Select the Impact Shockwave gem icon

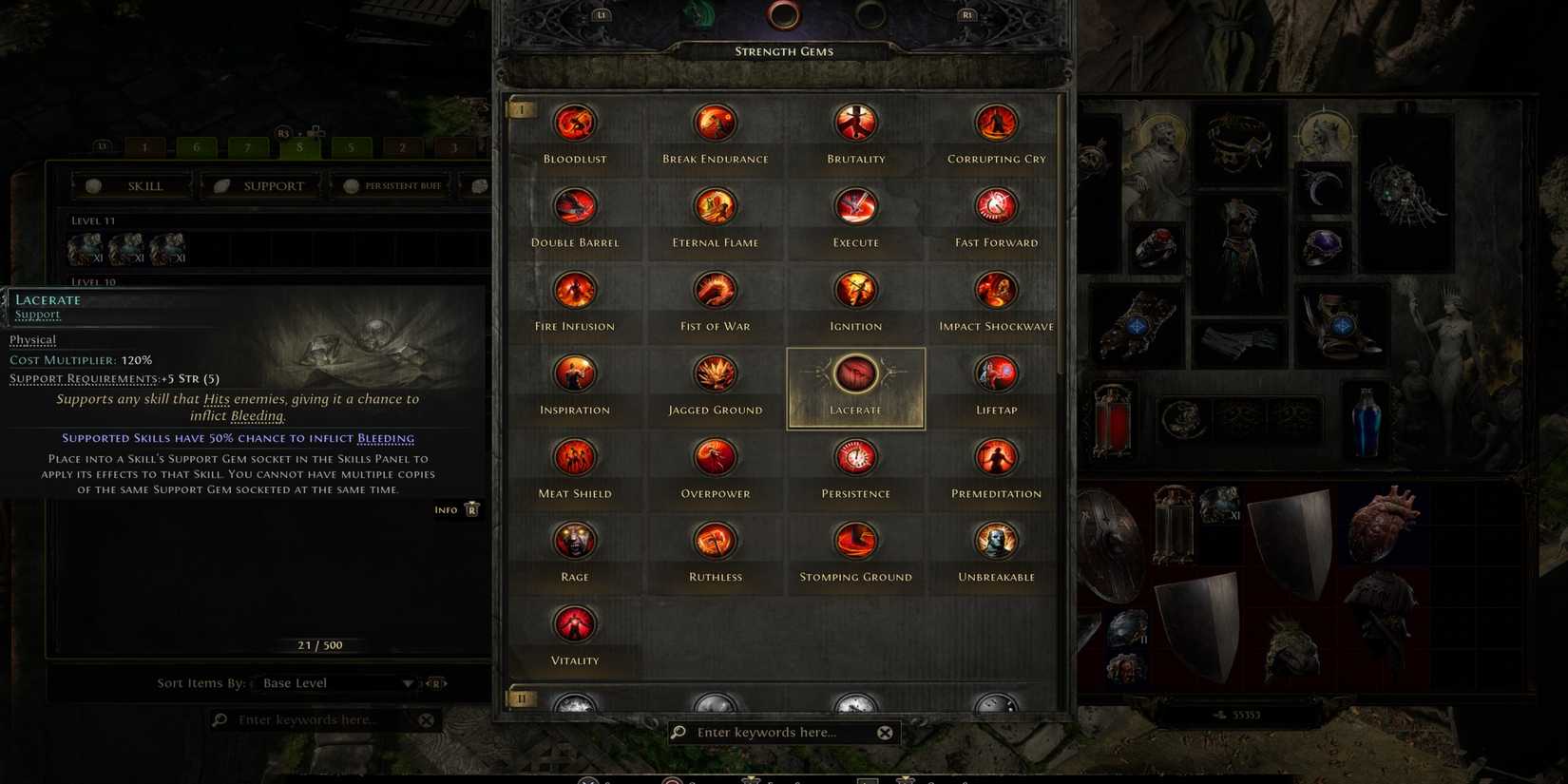(996, 289)
